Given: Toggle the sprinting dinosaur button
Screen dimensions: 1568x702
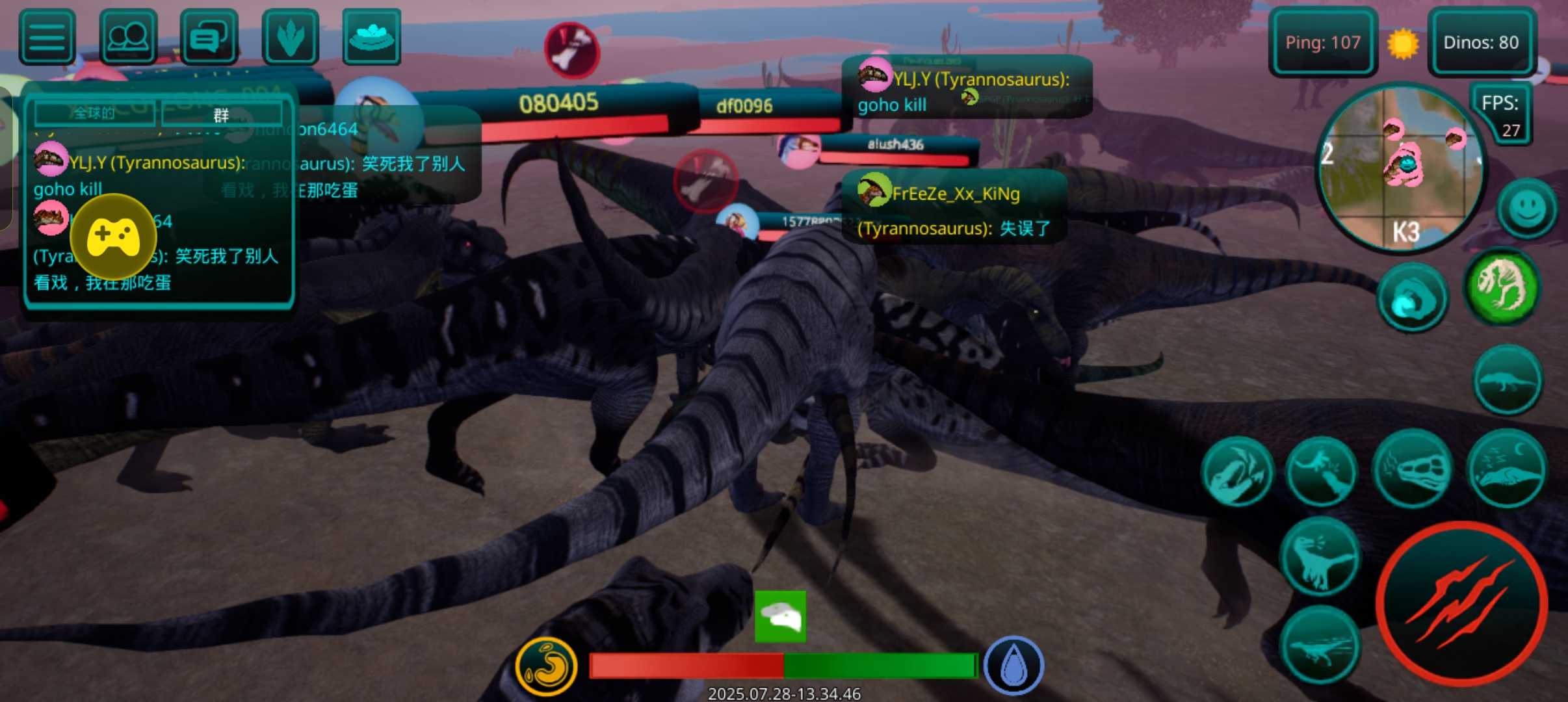Looking at the screenshot, I should [x=1320, y=645].
